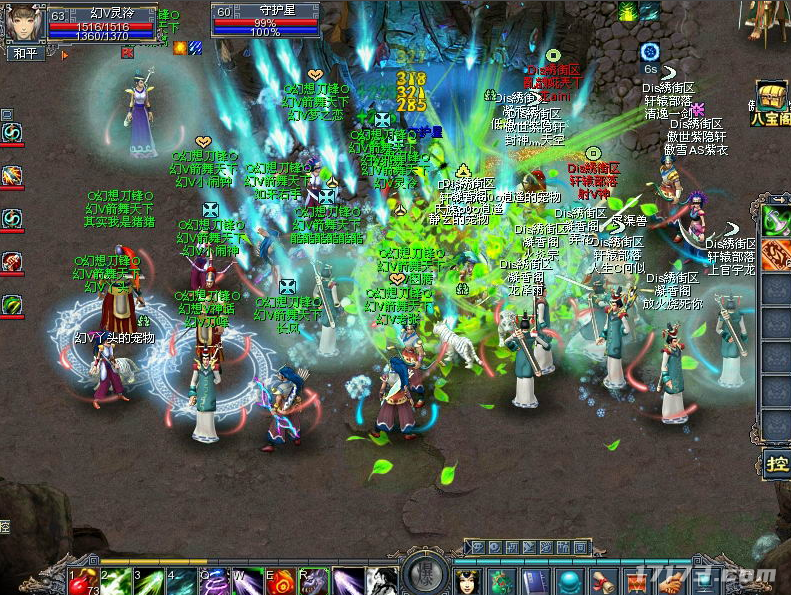The height and width of the screenshot is (595, 791).
Task: Click the swirling blue buff icon at left
Action: (12, 132)
